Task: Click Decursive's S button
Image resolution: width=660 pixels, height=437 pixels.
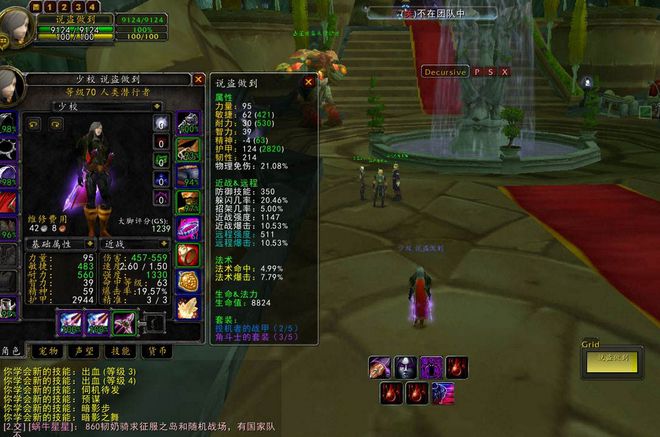Action: tap(491, 72)
